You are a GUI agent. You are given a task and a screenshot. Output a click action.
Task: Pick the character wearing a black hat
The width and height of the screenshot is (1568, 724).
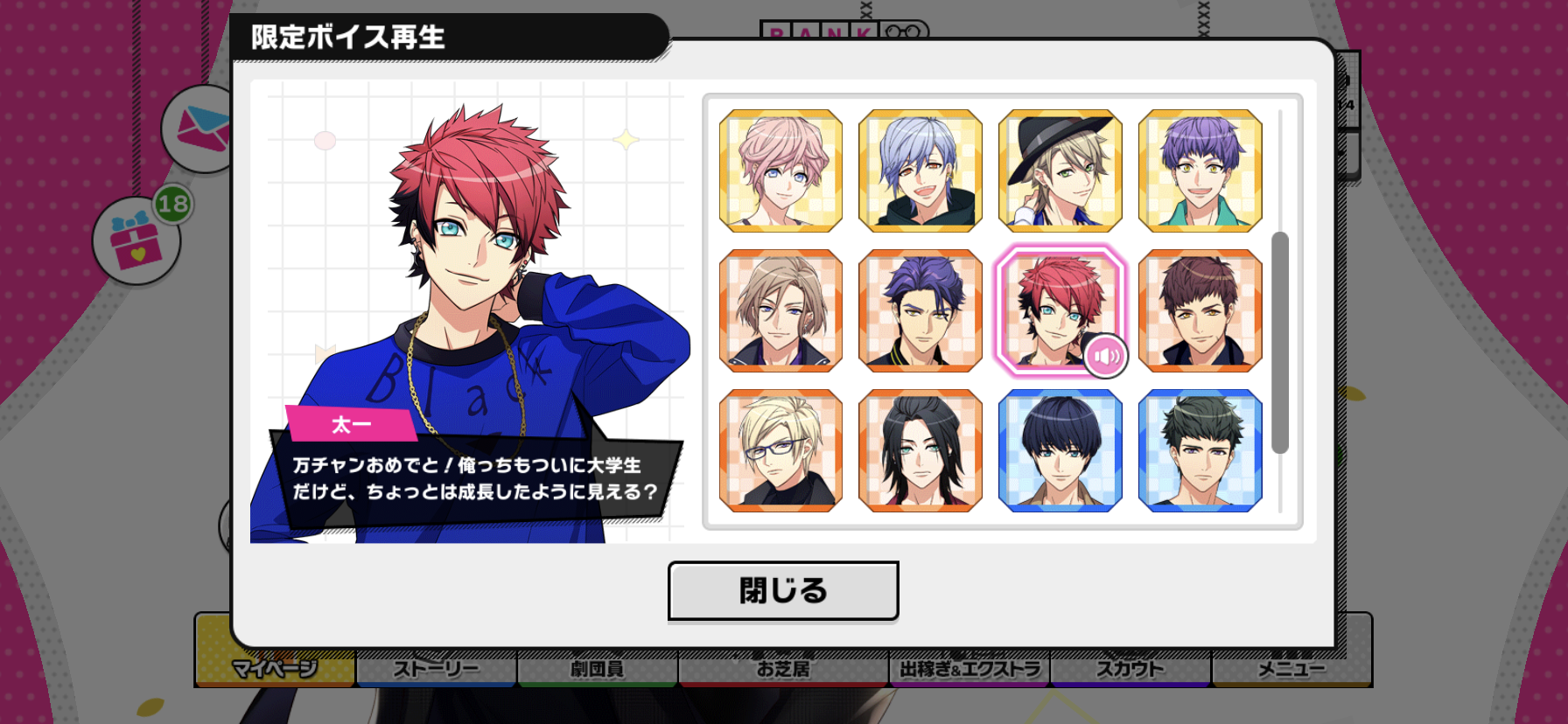click(x=1060, y=171)
